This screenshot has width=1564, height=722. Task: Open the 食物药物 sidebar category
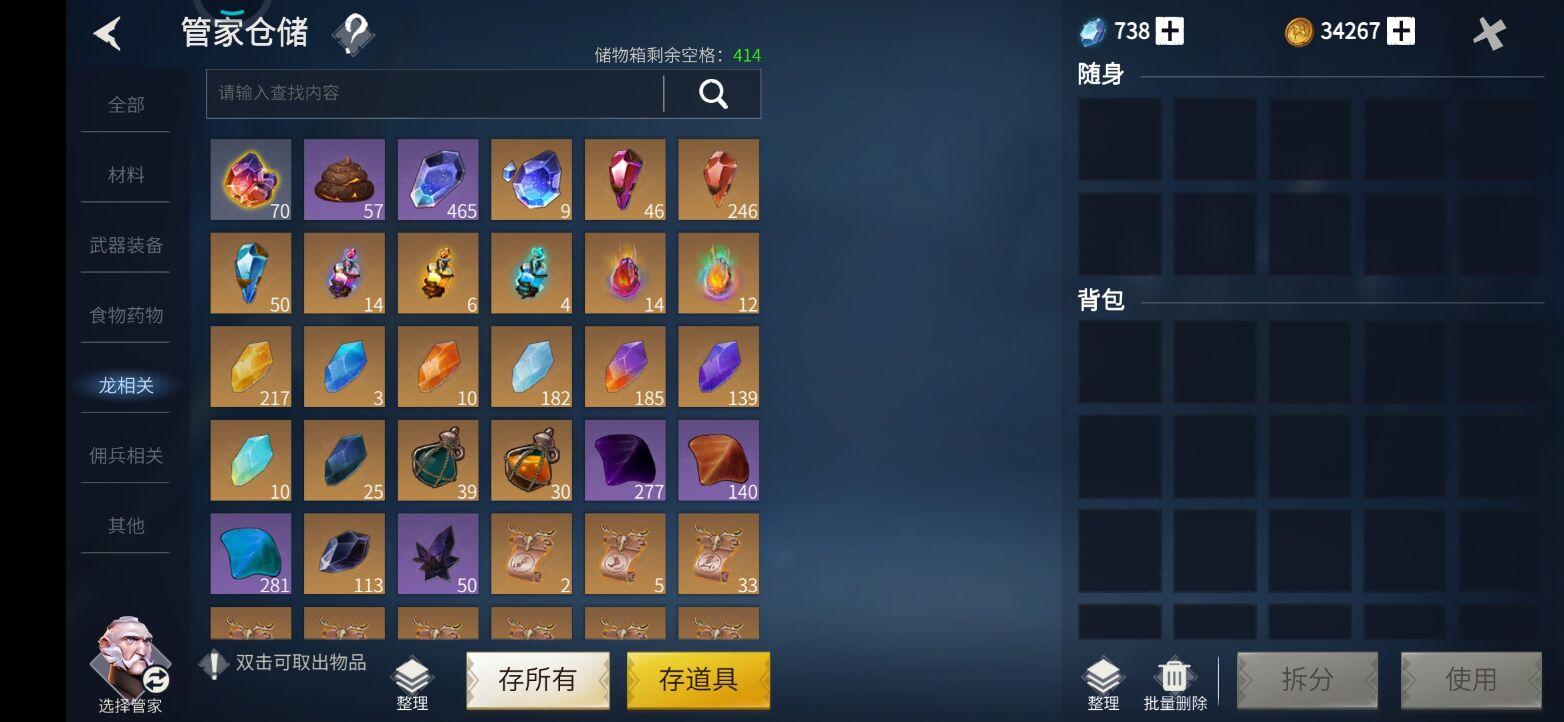(125, 315)
